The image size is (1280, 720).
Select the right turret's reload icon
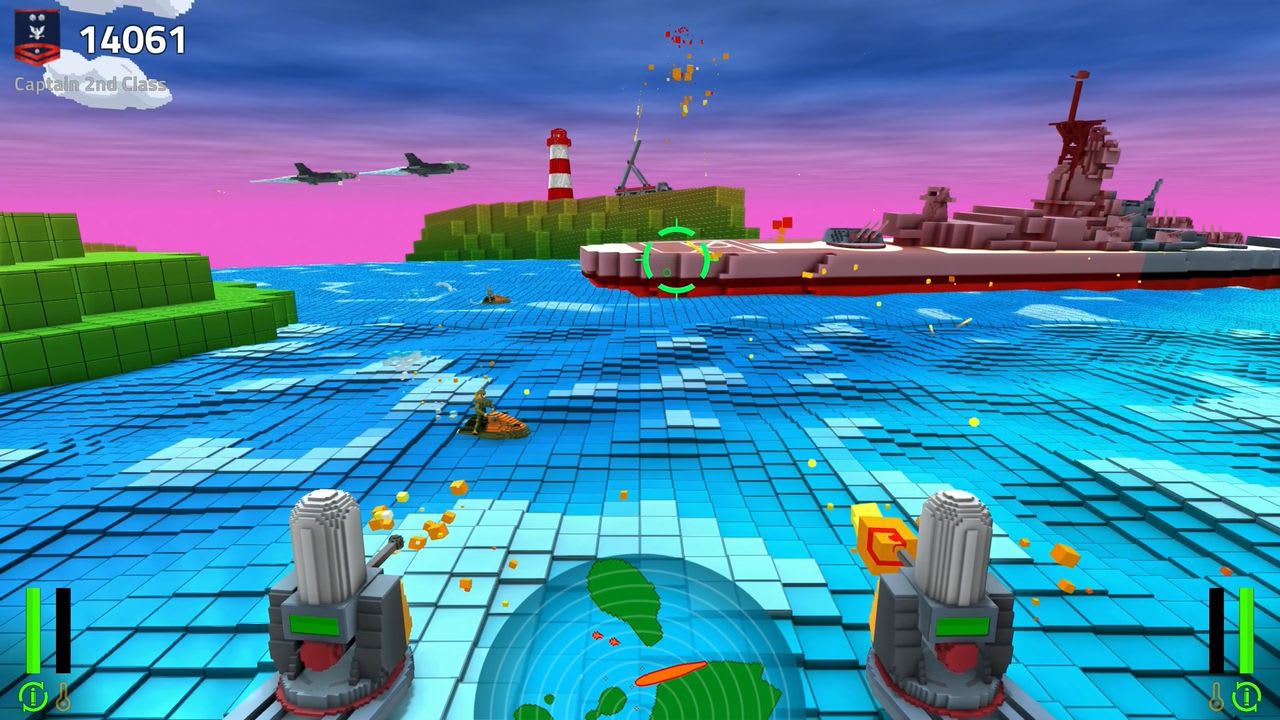(x=1246, y=697)
